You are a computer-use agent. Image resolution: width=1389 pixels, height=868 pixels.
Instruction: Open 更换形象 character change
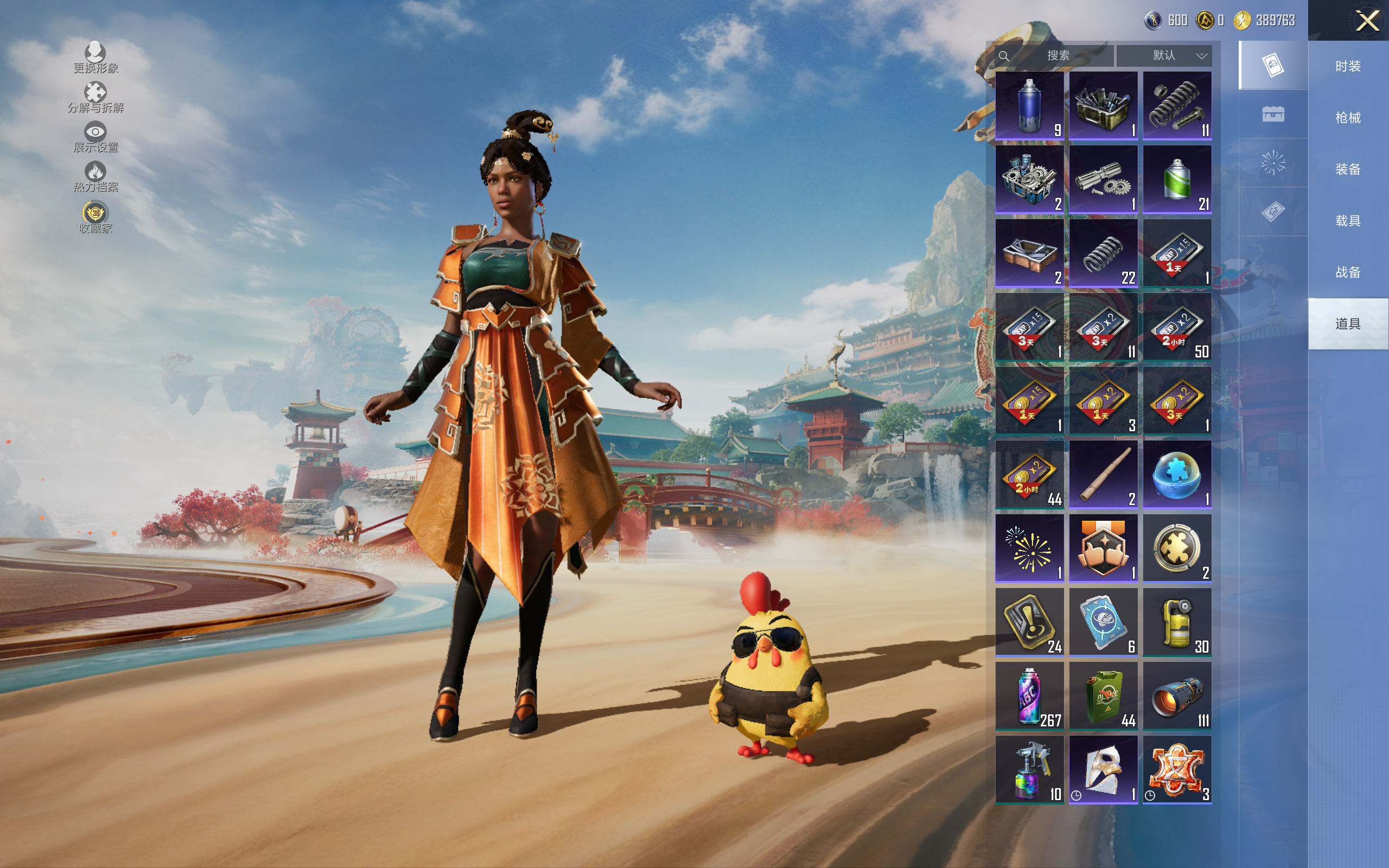95,58
